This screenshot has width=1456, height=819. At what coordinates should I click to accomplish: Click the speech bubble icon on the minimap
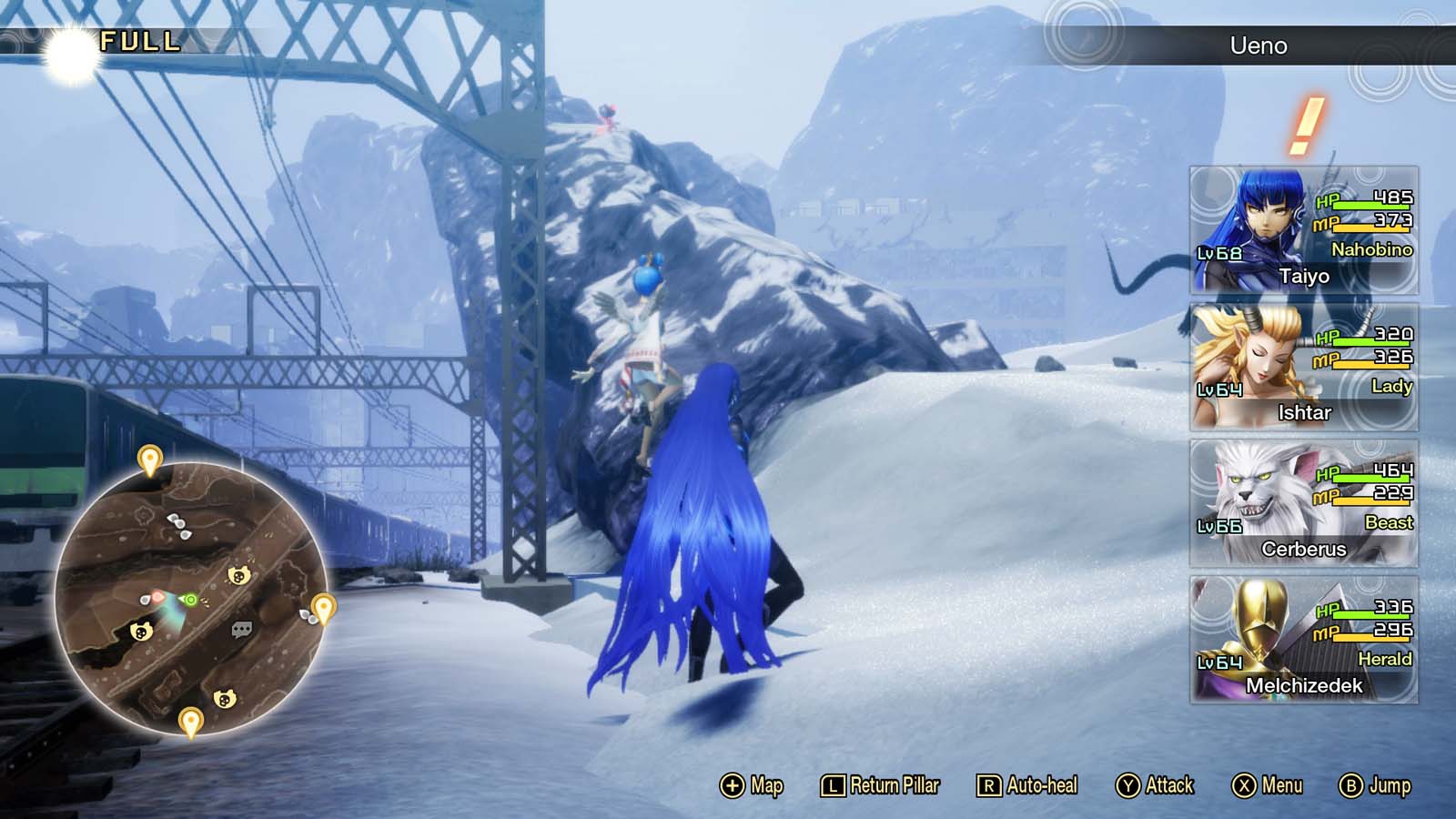click(x=240, y=628)
